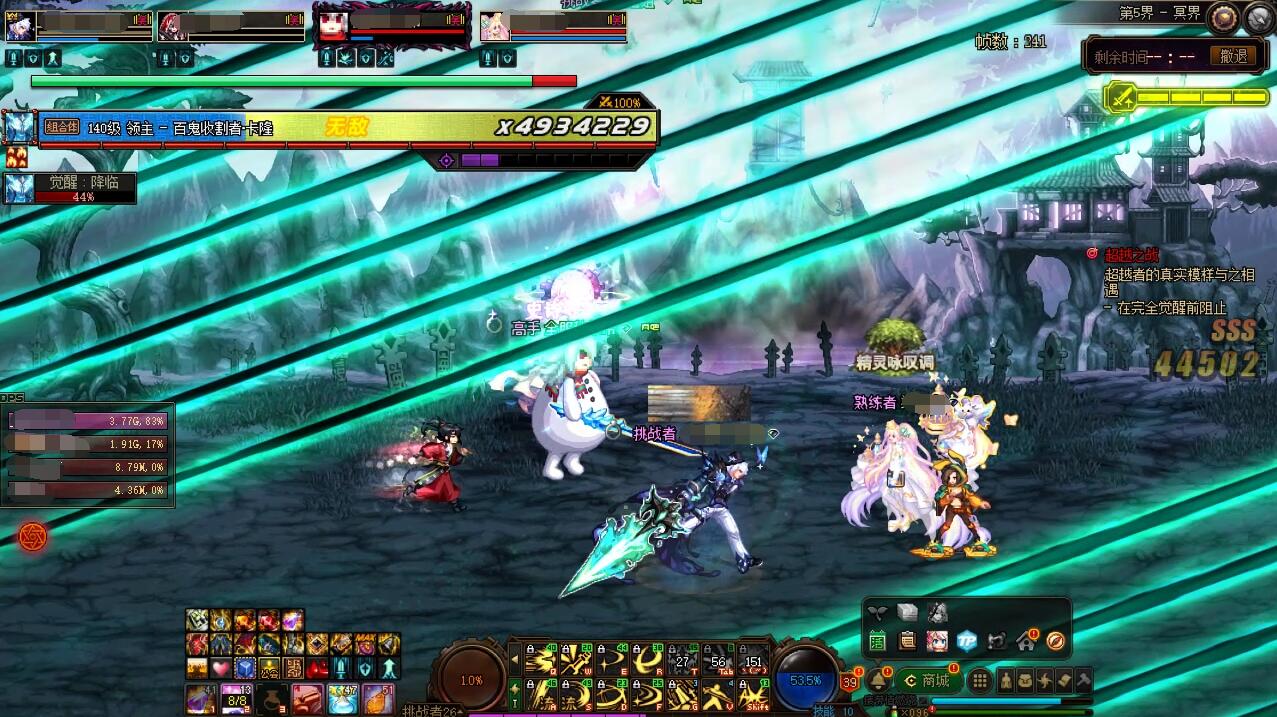1277x717 pixels.
Task: Open the nine-dot grid menu button
Action: 980,681
